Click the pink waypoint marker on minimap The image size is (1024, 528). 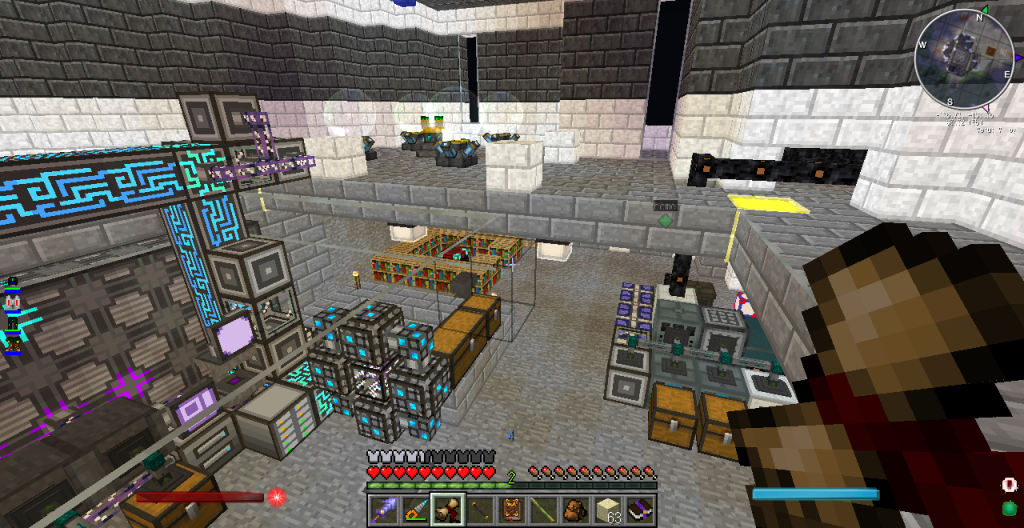[x=987, y=106]
